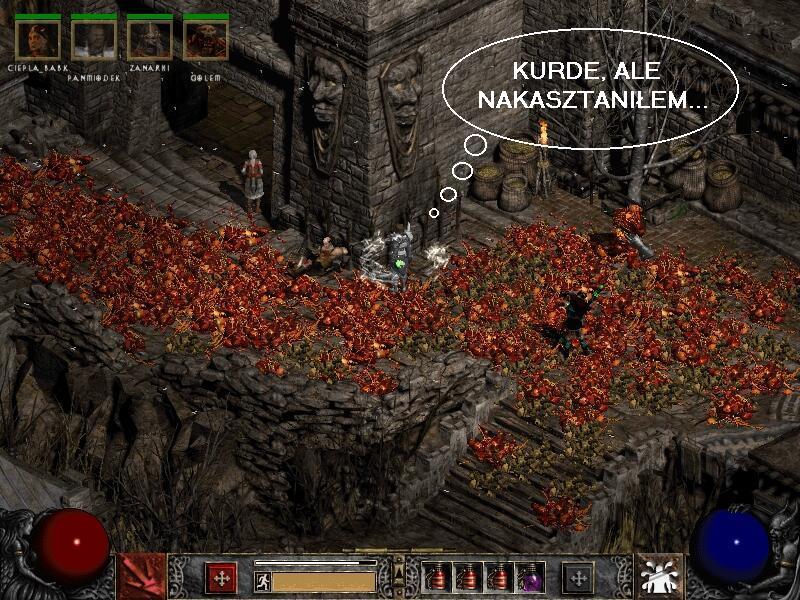Click the grey skill points button
This screenshot has width=800, height=600.
click(x=577, y=577)
